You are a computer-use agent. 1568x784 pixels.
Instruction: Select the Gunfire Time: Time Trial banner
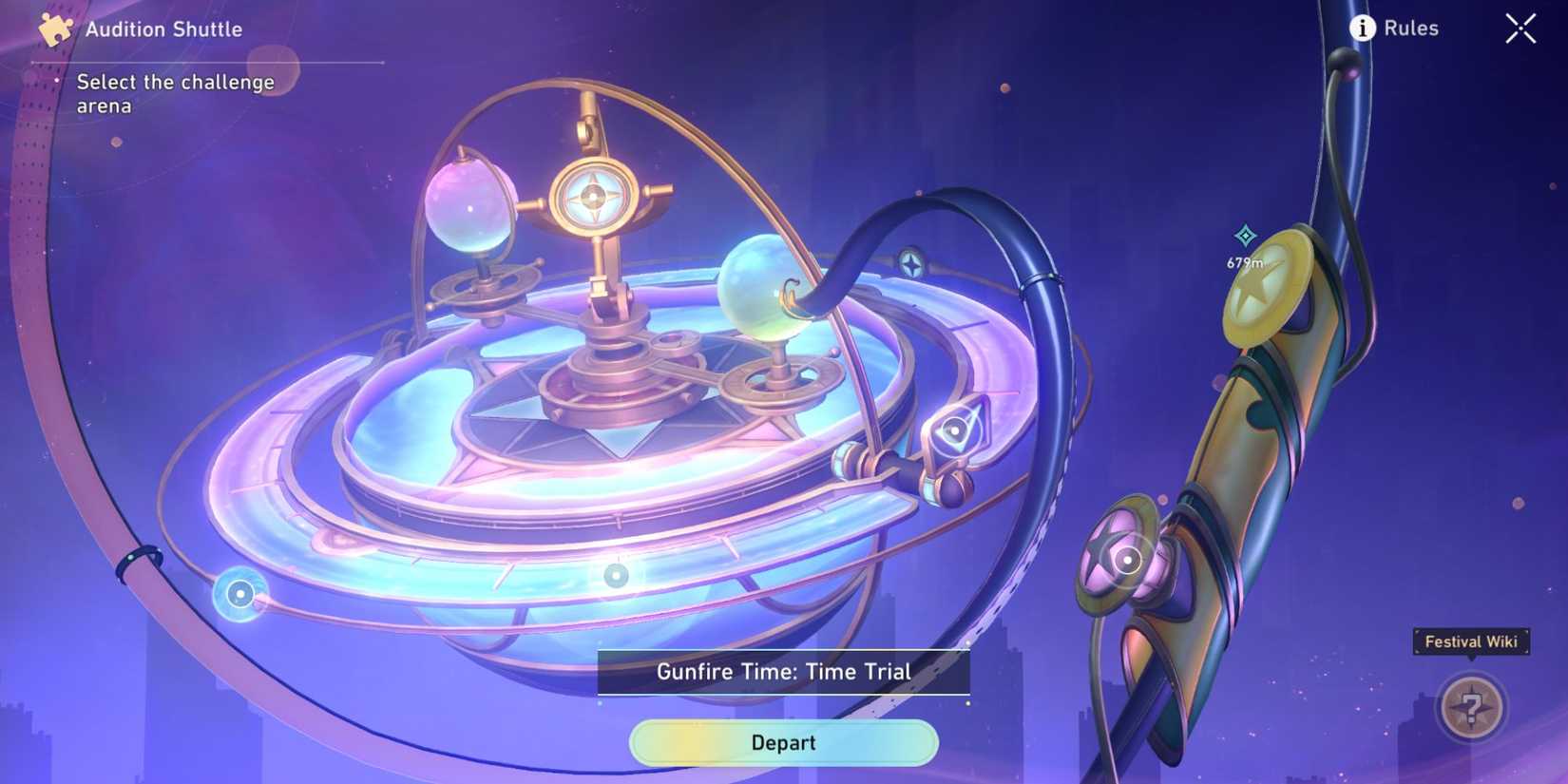tap(782, 671)
